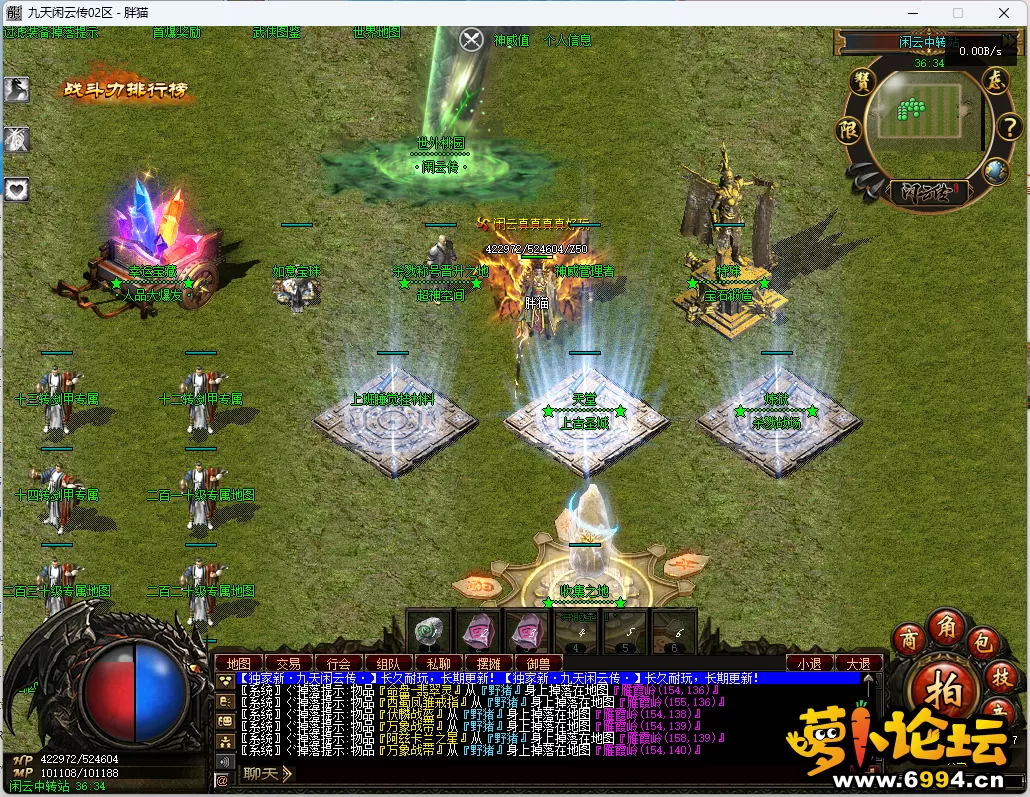Viewport: 1030px width, 797px height.
Task: Open the 行会 guild button
Action: [338, 663]
